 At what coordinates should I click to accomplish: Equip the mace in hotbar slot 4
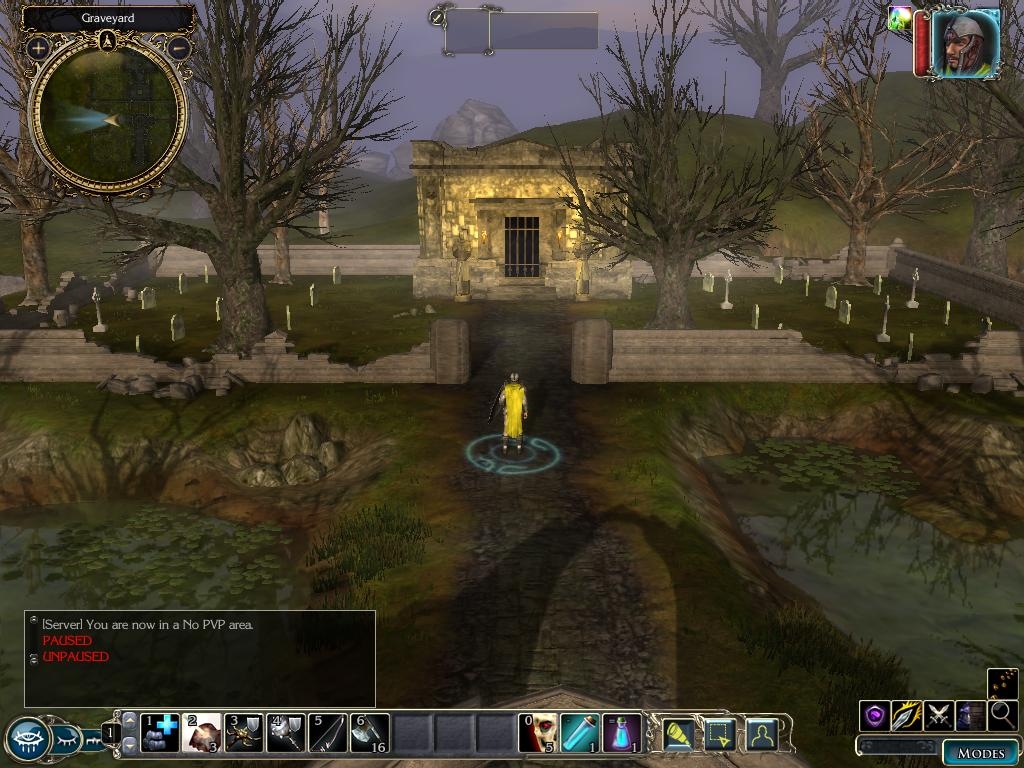[286, 733]
